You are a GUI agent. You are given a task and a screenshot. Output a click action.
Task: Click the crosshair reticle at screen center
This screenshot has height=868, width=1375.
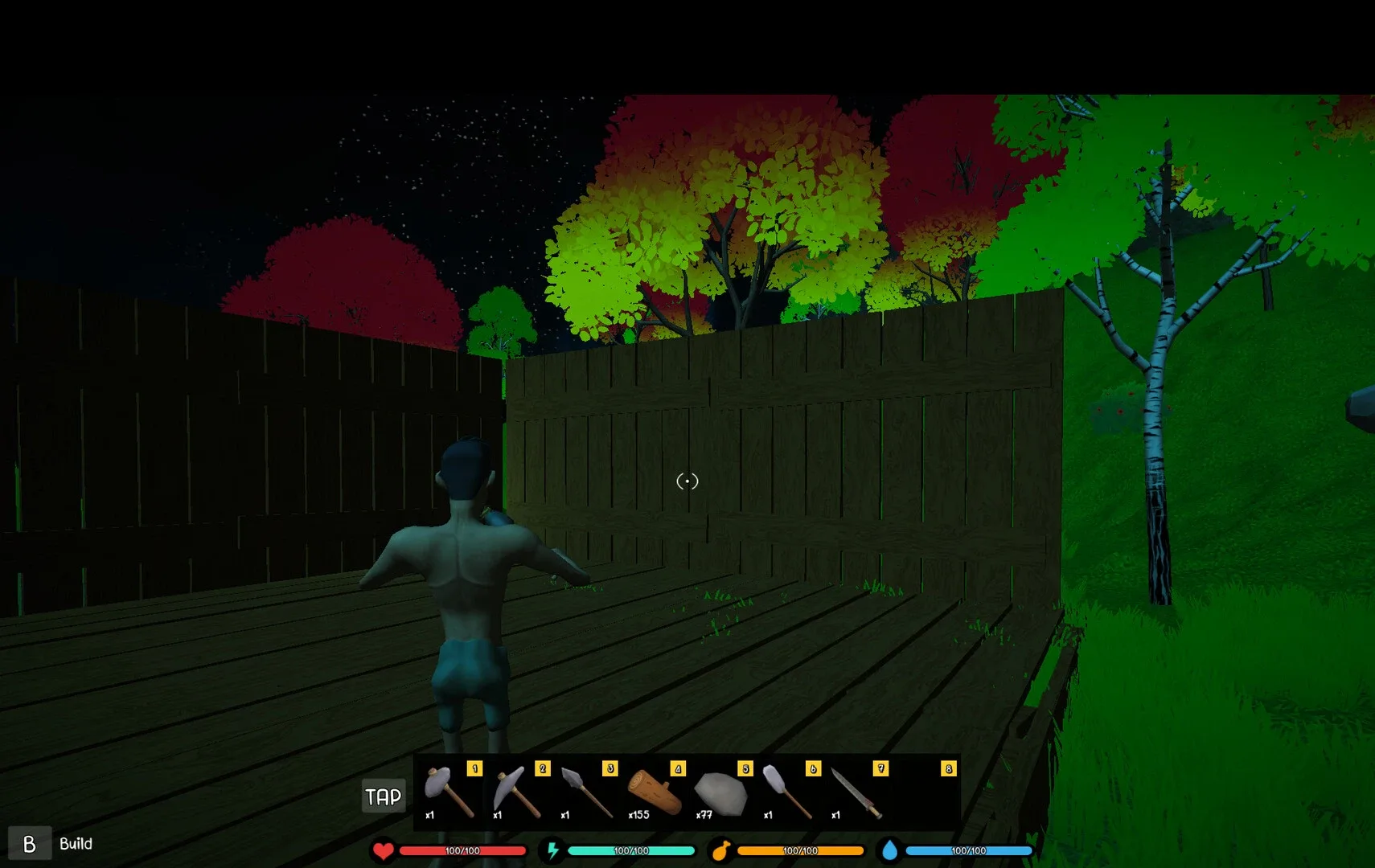click(687, 482)
